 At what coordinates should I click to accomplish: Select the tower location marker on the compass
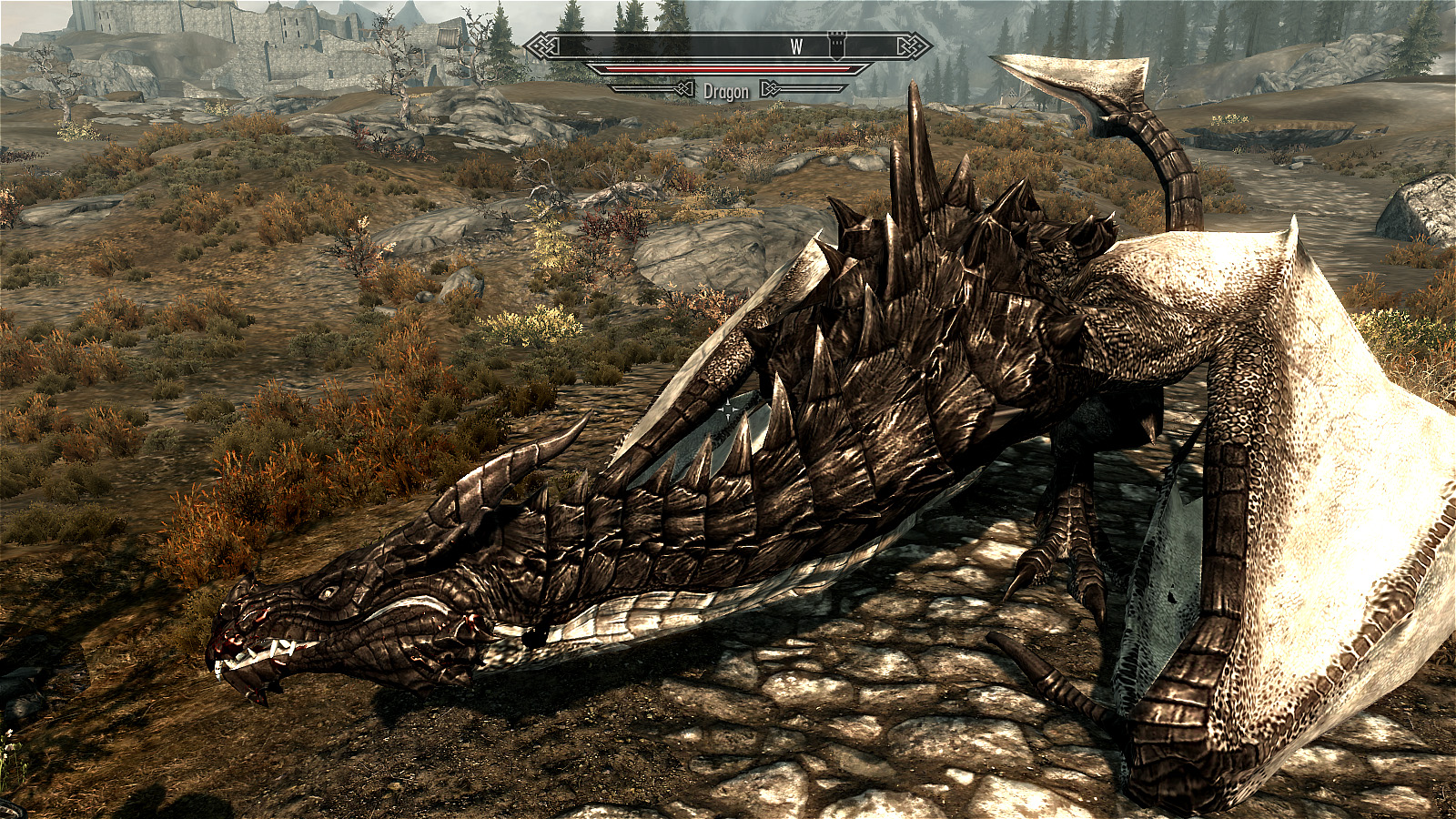click(x=835, y=45)
